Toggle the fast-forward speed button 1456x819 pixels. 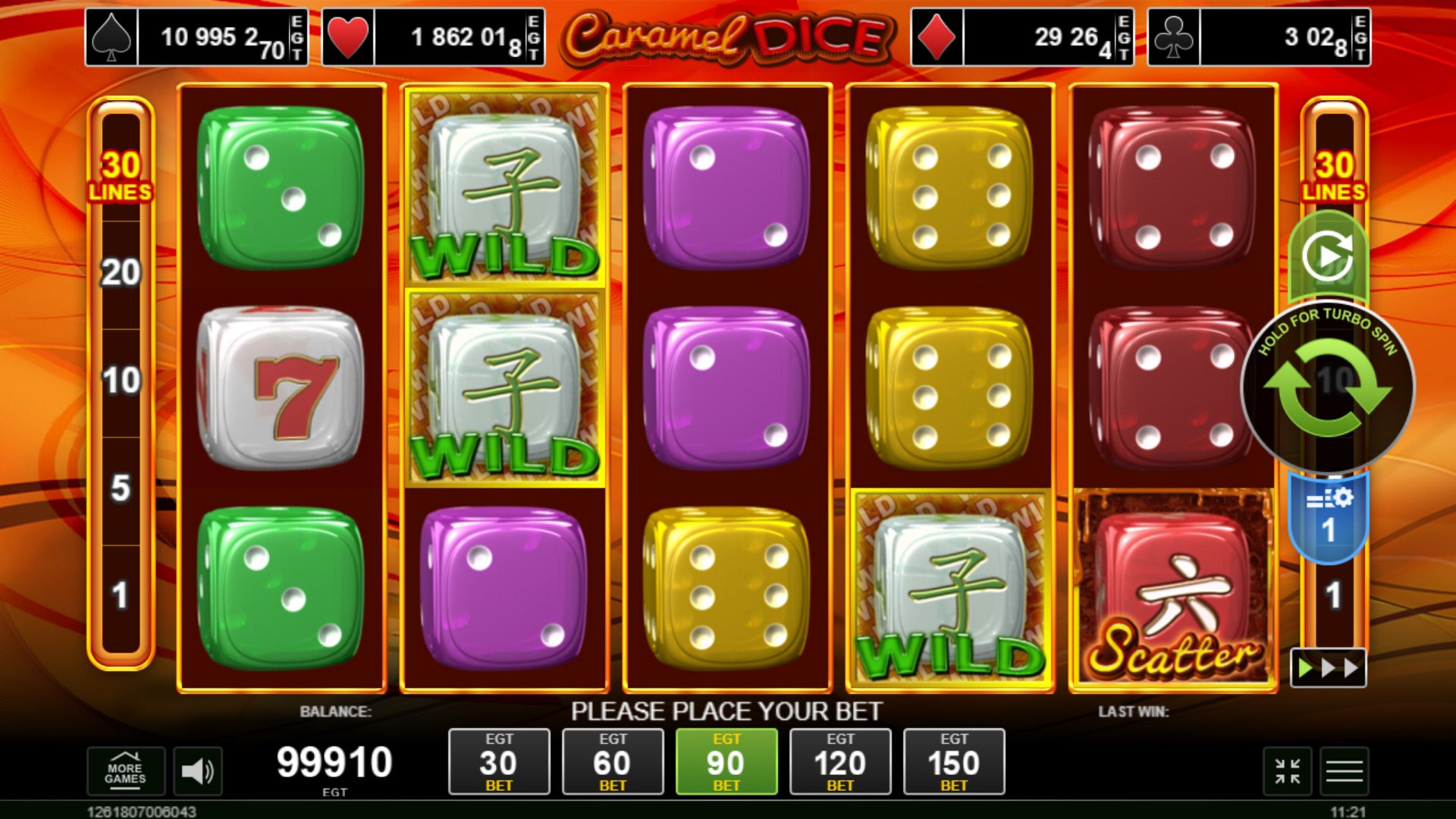[x=1328, y=668]
